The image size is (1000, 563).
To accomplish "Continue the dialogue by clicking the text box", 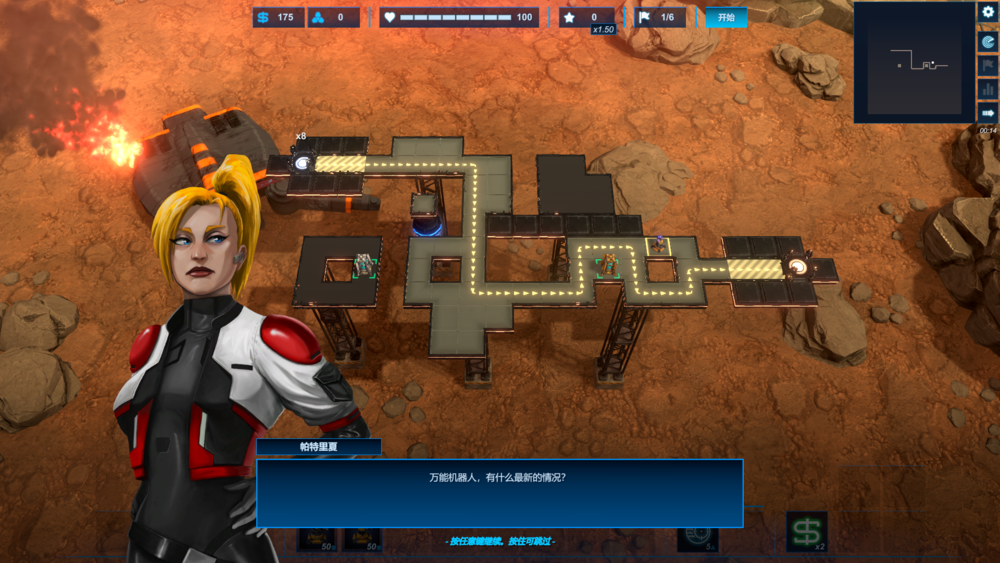I will point(499,492).
